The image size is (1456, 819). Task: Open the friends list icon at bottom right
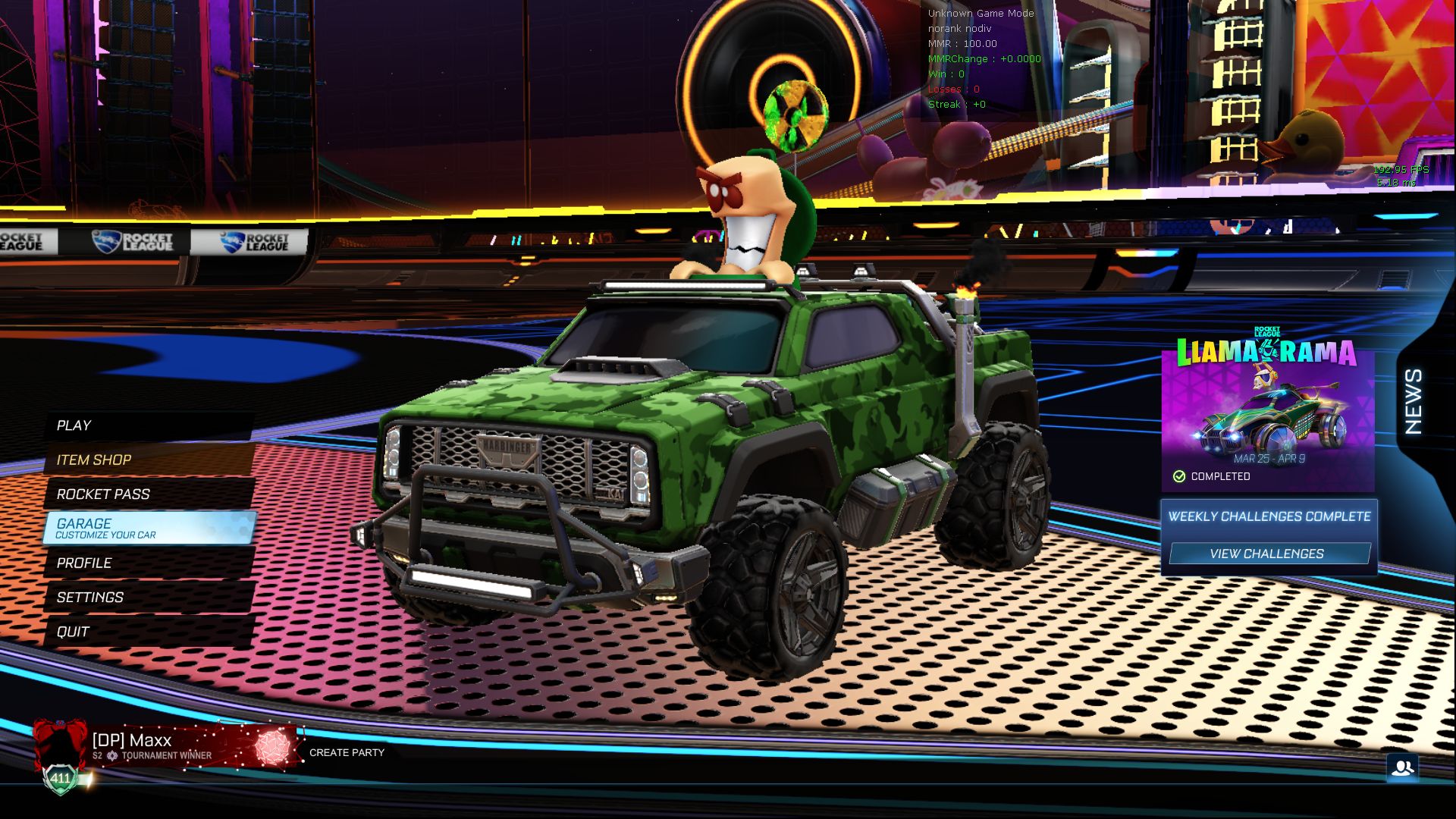click(1404, 767)
